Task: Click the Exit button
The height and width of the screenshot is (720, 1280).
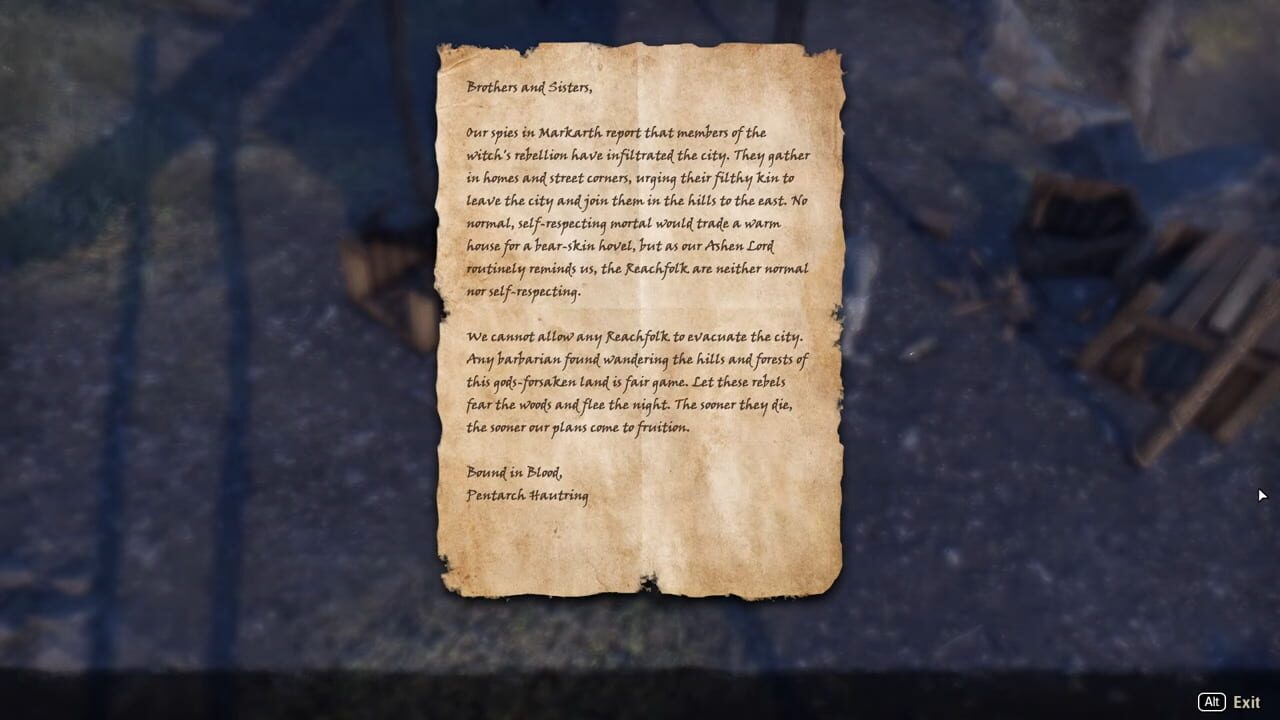Action: point(1245,702)
